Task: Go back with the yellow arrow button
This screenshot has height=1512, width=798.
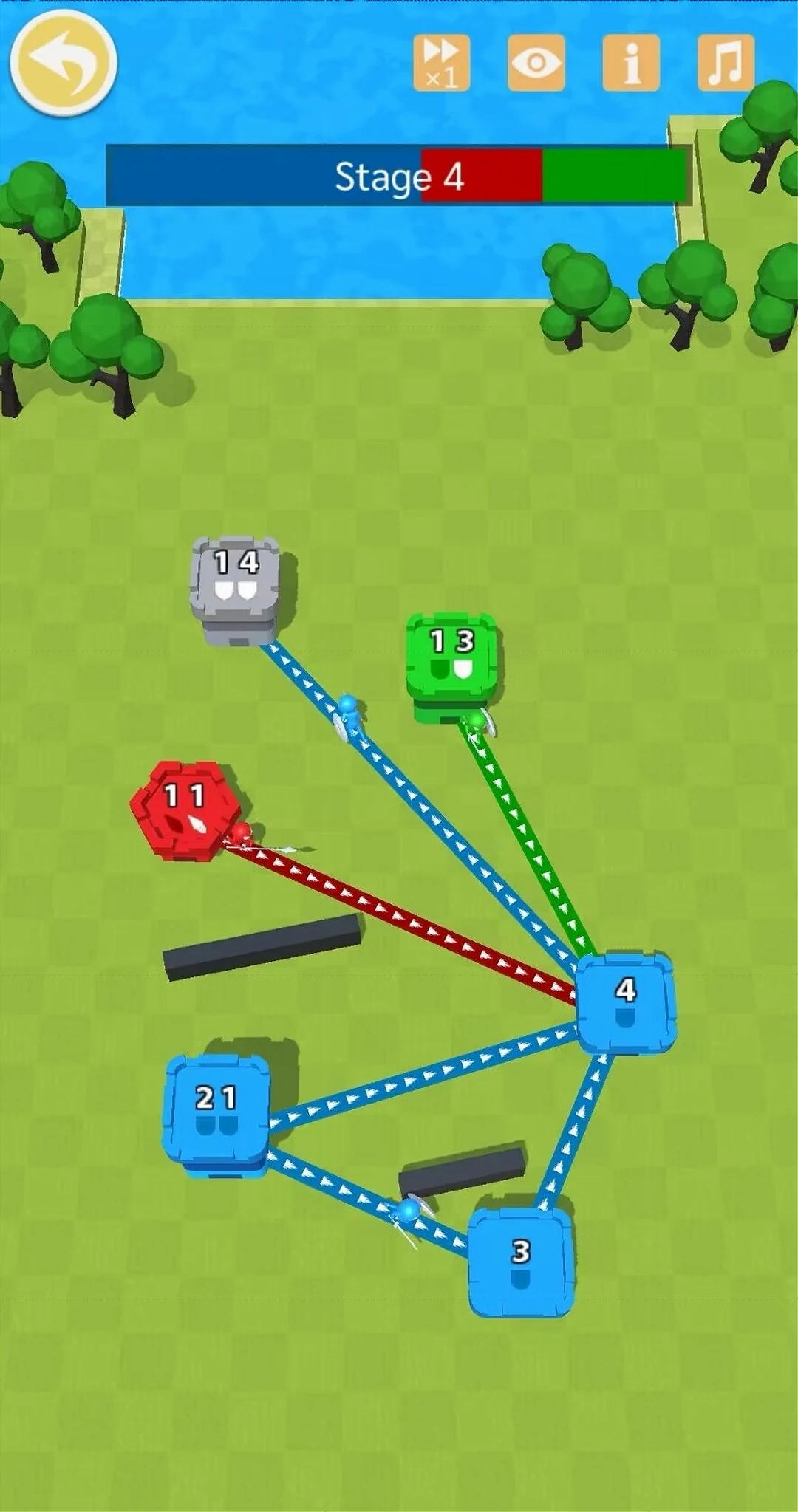Action: pos(63,64)
